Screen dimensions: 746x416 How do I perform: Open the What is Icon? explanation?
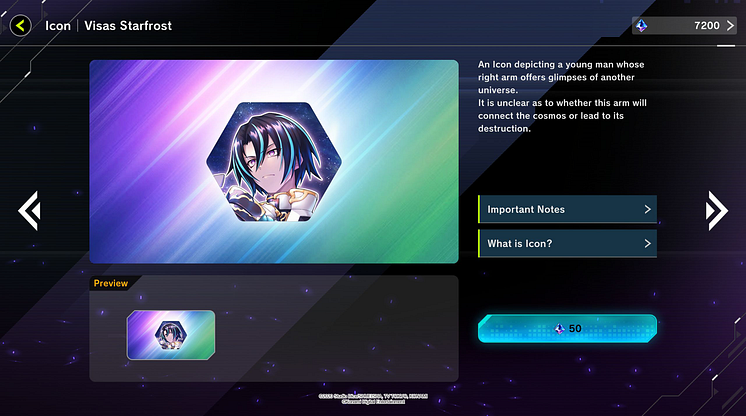tap(567, 243)
